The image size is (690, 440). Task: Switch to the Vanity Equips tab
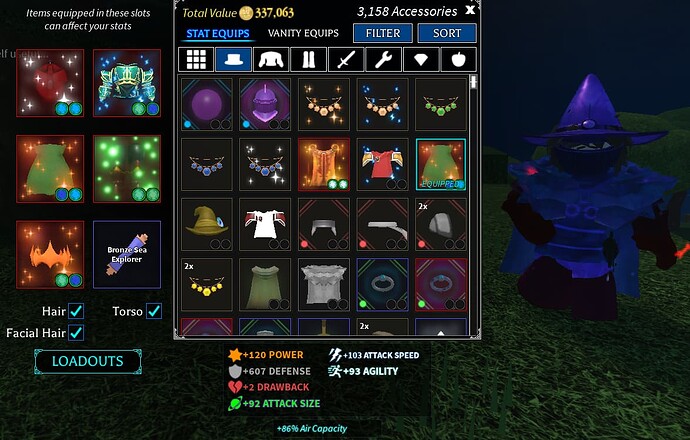pyautogui.click(x=302, y=33)
